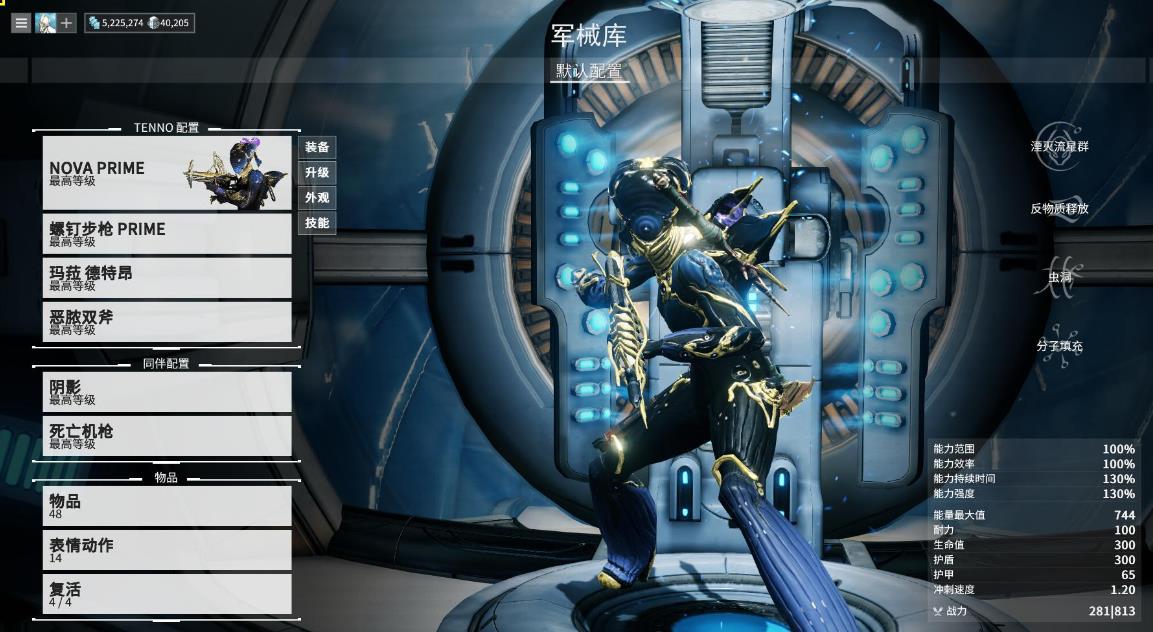Click the 装备 equip button
The height and width of the screenshot is (632, 1153).
[x=317, y=147]
